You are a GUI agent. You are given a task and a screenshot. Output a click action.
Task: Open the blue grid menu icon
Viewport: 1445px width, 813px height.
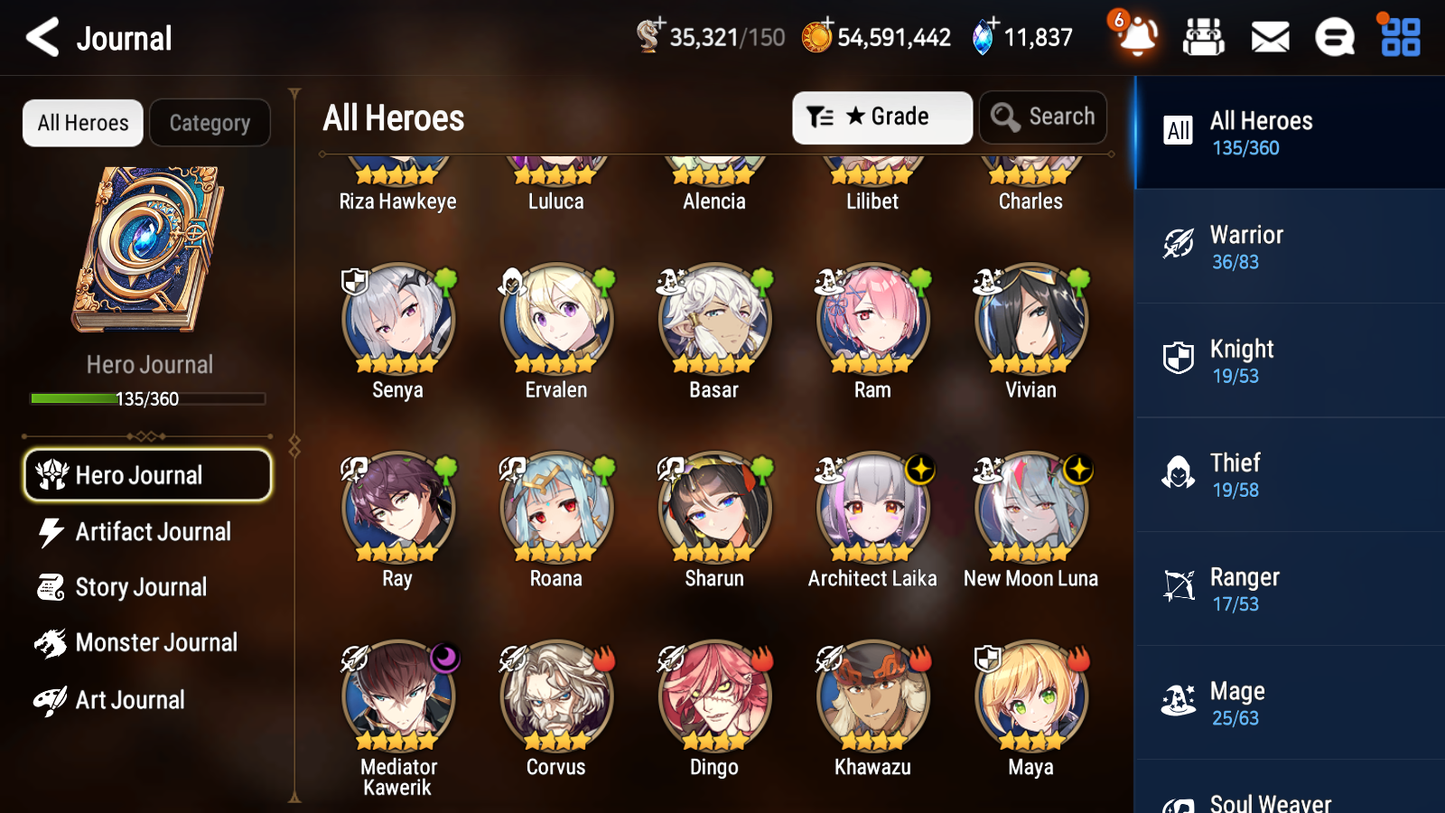(x=1398, y=36)
